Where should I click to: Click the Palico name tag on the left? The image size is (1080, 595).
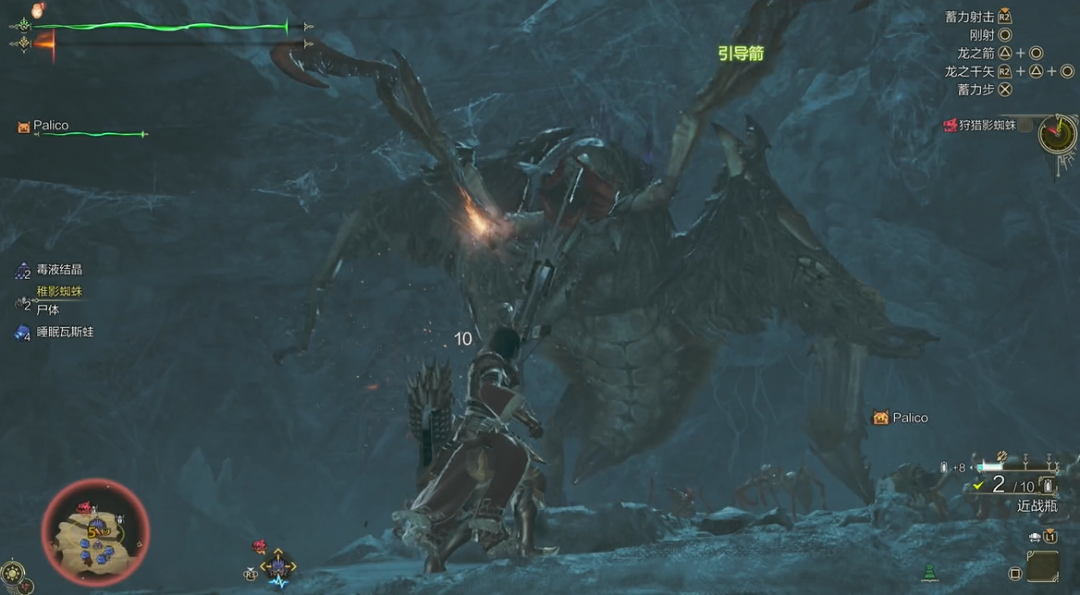tap(51, 126)
